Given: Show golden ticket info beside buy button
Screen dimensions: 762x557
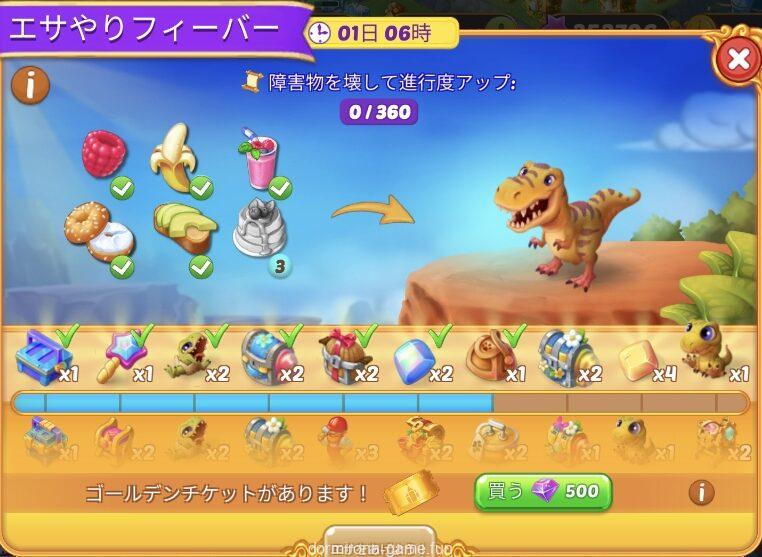Looking at the screenshot, I should (x=702, y=492).
